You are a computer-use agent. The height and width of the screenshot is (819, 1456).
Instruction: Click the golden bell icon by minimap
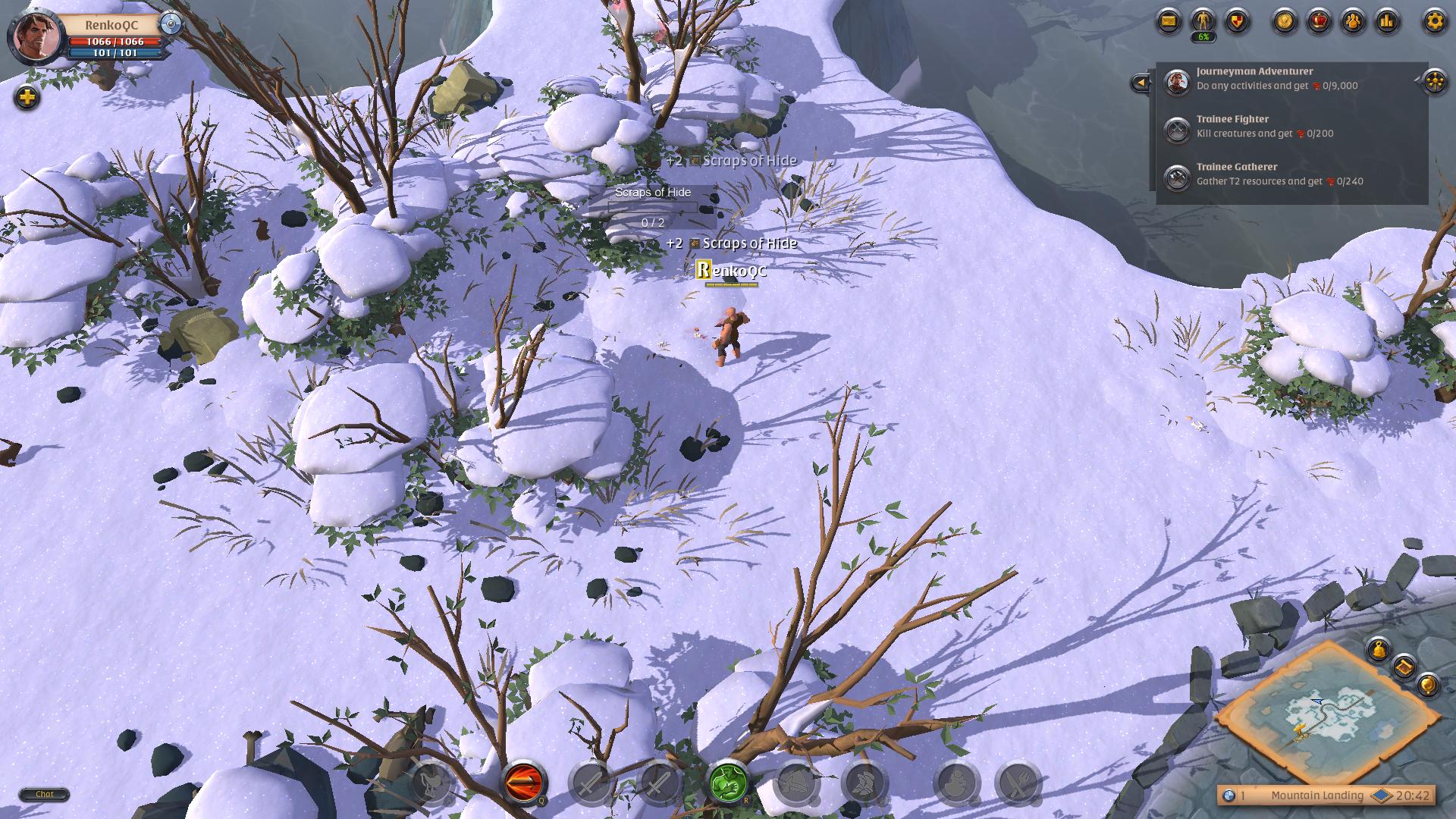pyautogui.click(x=1378, y=649)
